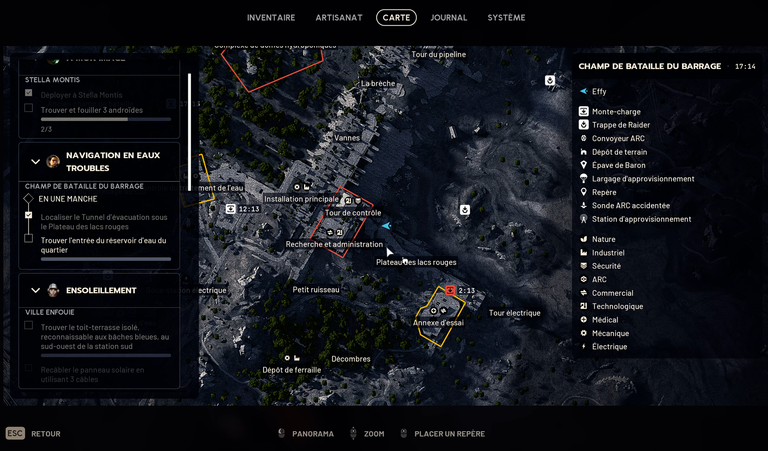Image resolution: width=768 pixels, height=451 pixels.
Task: Select the Électrique category in legend
Action: [609, 347]
